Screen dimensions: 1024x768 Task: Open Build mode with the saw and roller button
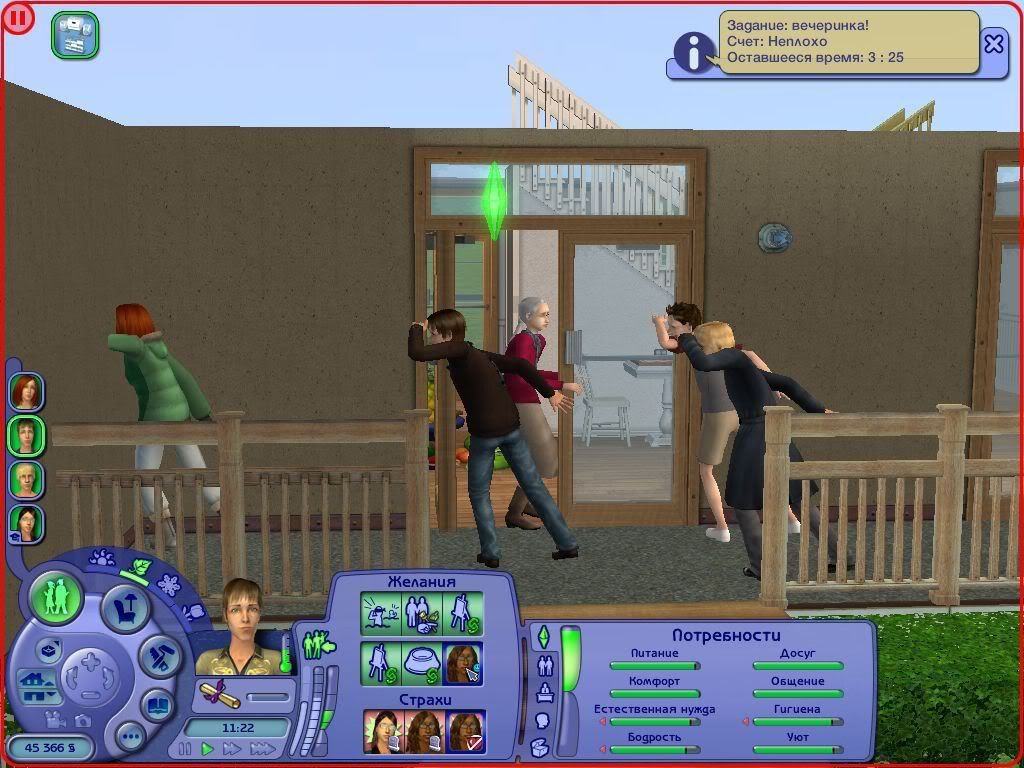159,657
